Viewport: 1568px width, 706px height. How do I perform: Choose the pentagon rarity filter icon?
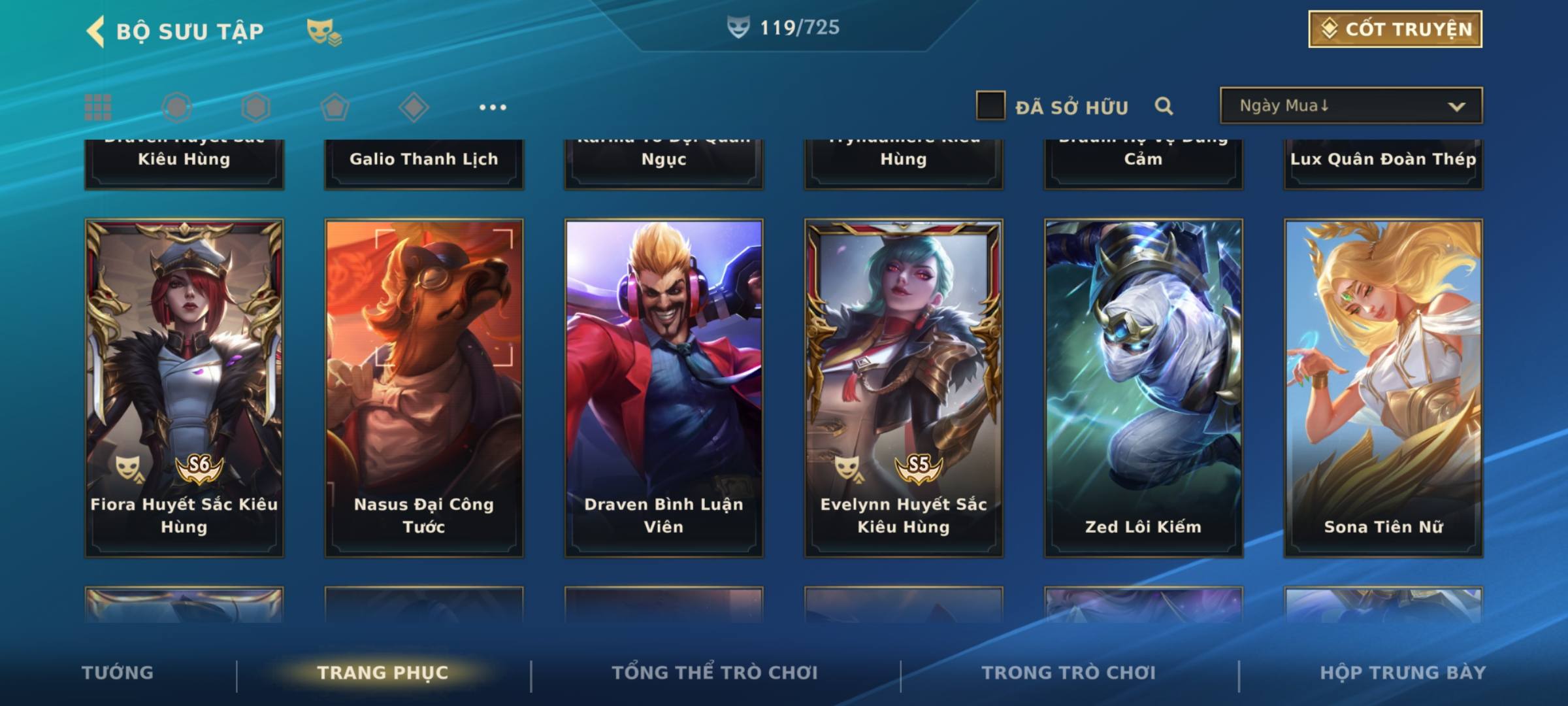[335, 107]
